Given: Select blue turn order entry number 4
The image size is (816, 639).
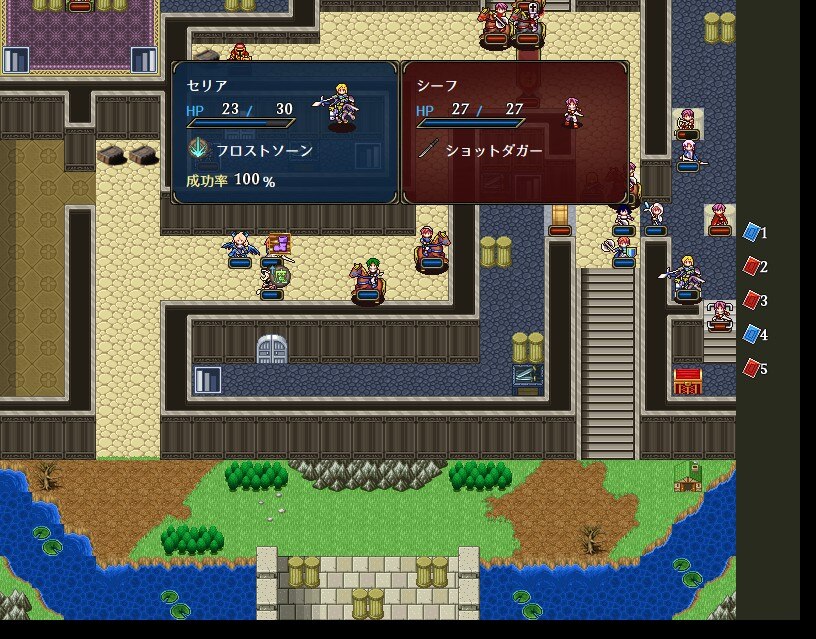Looking at the screenshot, I should (x=755, y=335).
